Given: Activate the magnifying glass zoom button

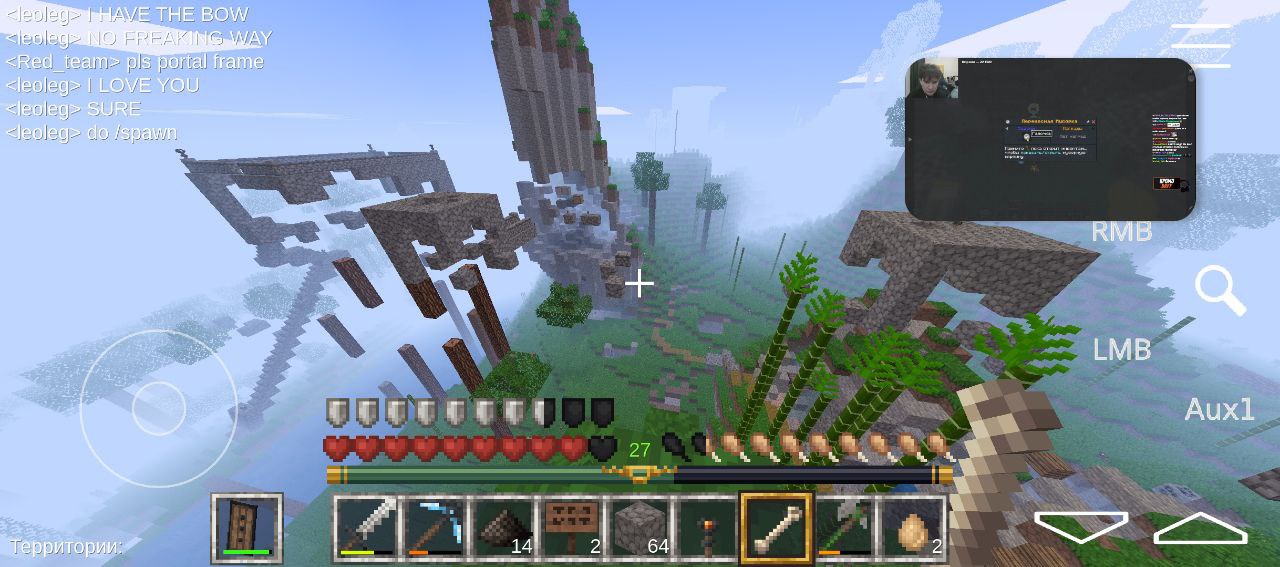Looking at the screenshot, I should click(x=1219, y=290).
